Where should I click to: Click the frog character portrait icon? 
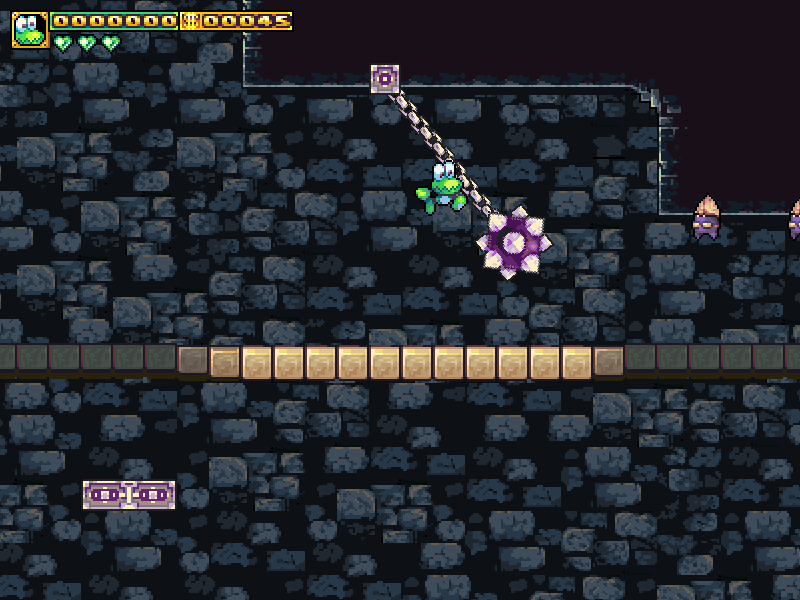pos(30,30)
